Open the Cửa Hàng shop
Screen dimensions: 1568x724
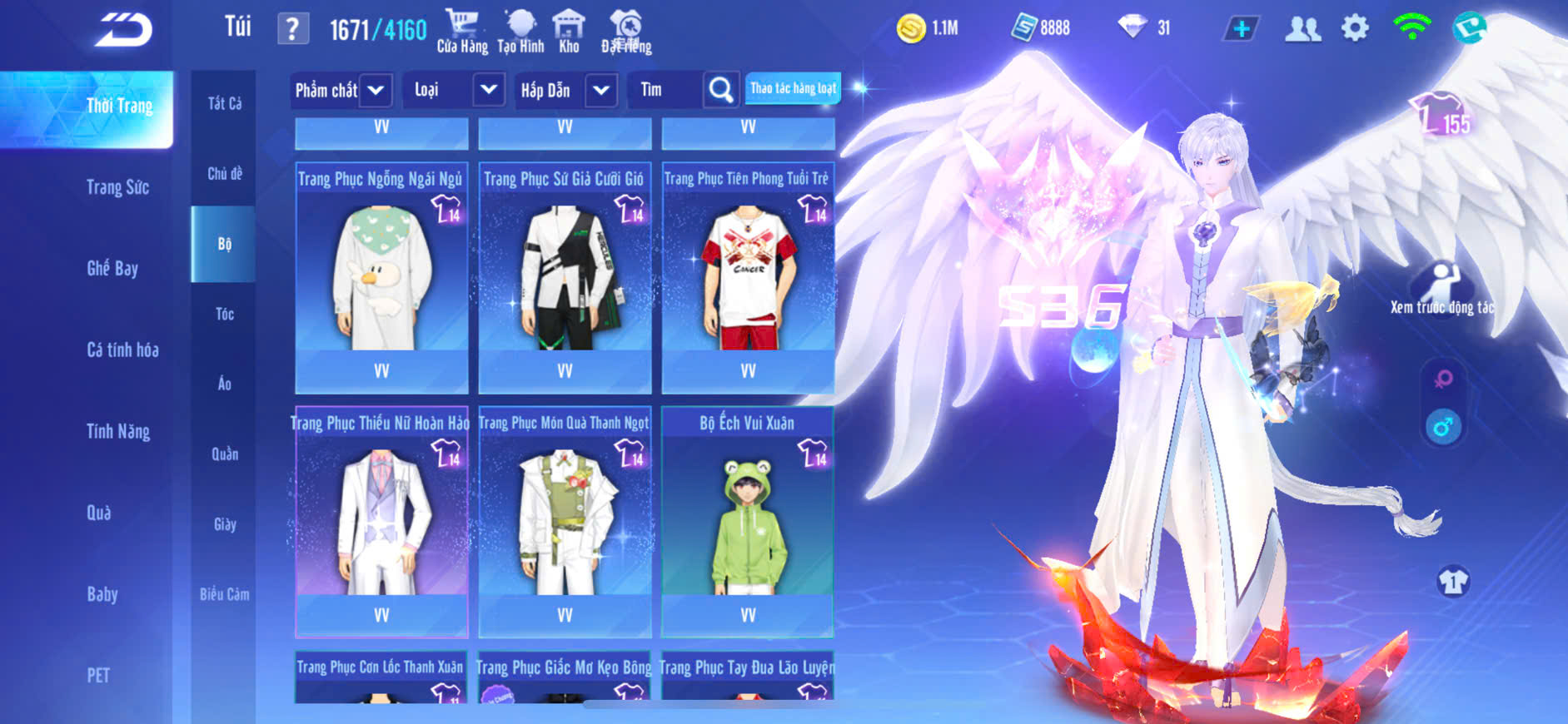tap(462, 32)
